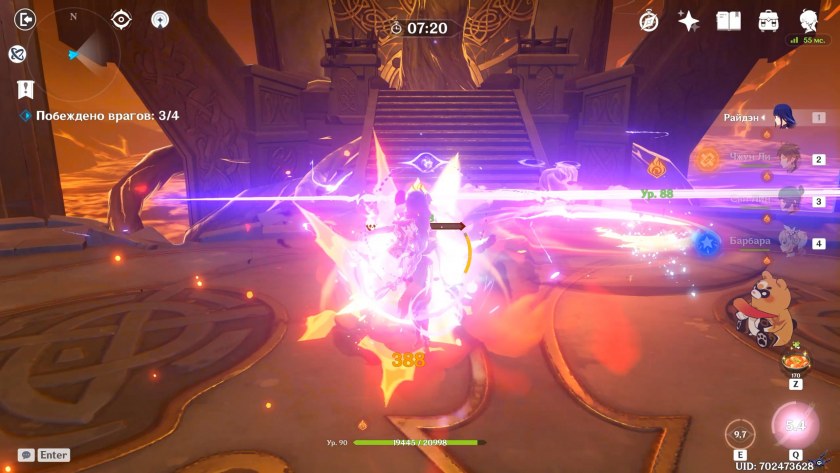The image size is (840, 473).
Task: Open the Paimon menu icon
Action: pyautogui.click(x=808, y=20)
